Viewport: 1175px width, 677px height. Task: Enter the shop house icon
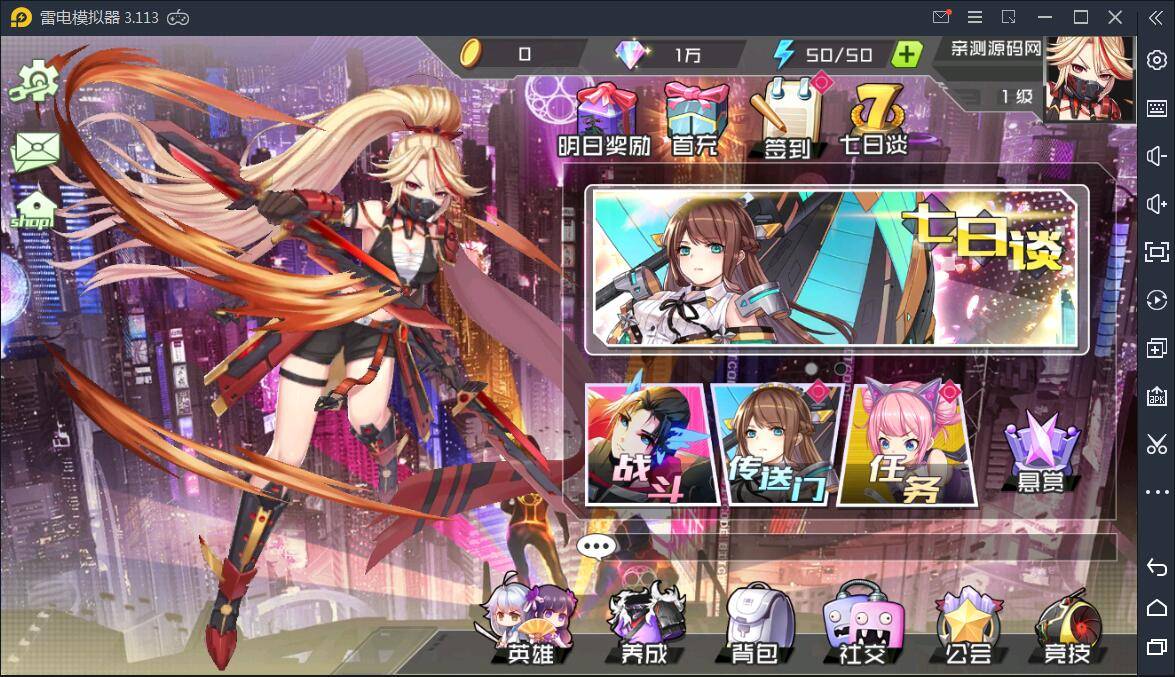point(34,210)
